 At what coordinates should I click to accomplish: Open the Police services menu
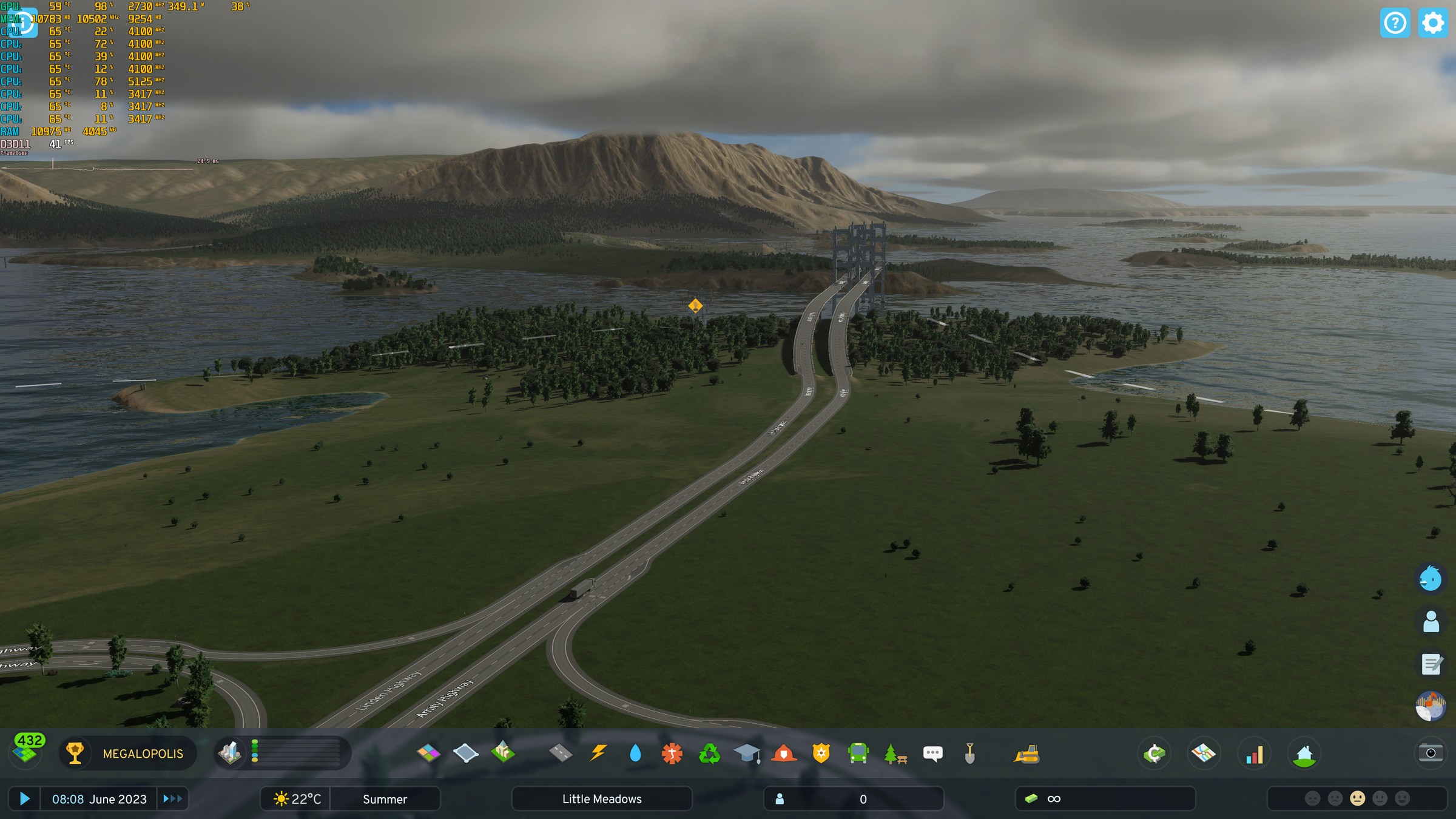click(821, 753)
